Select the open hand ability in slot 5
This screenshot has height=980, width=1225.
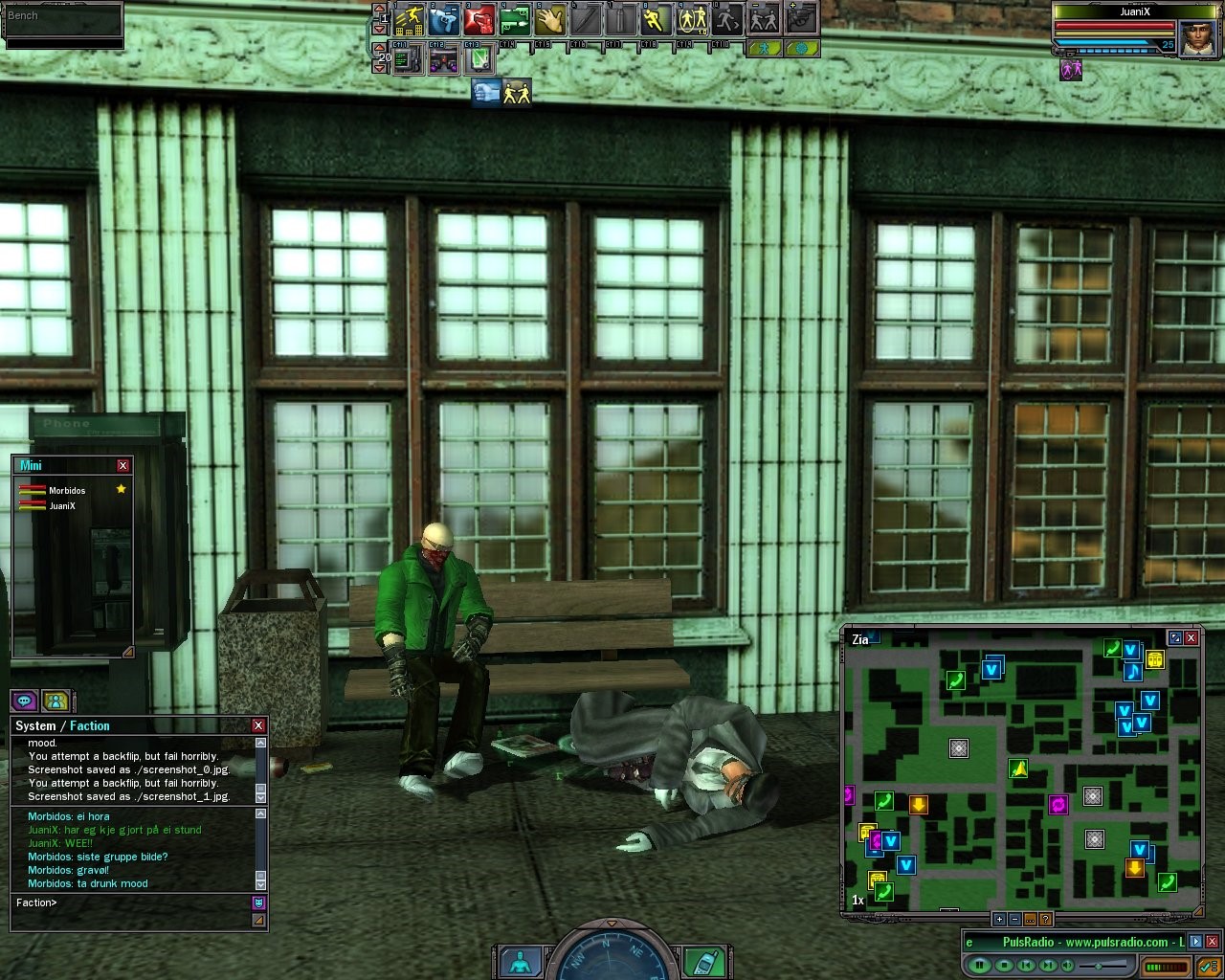click(550, 18)
